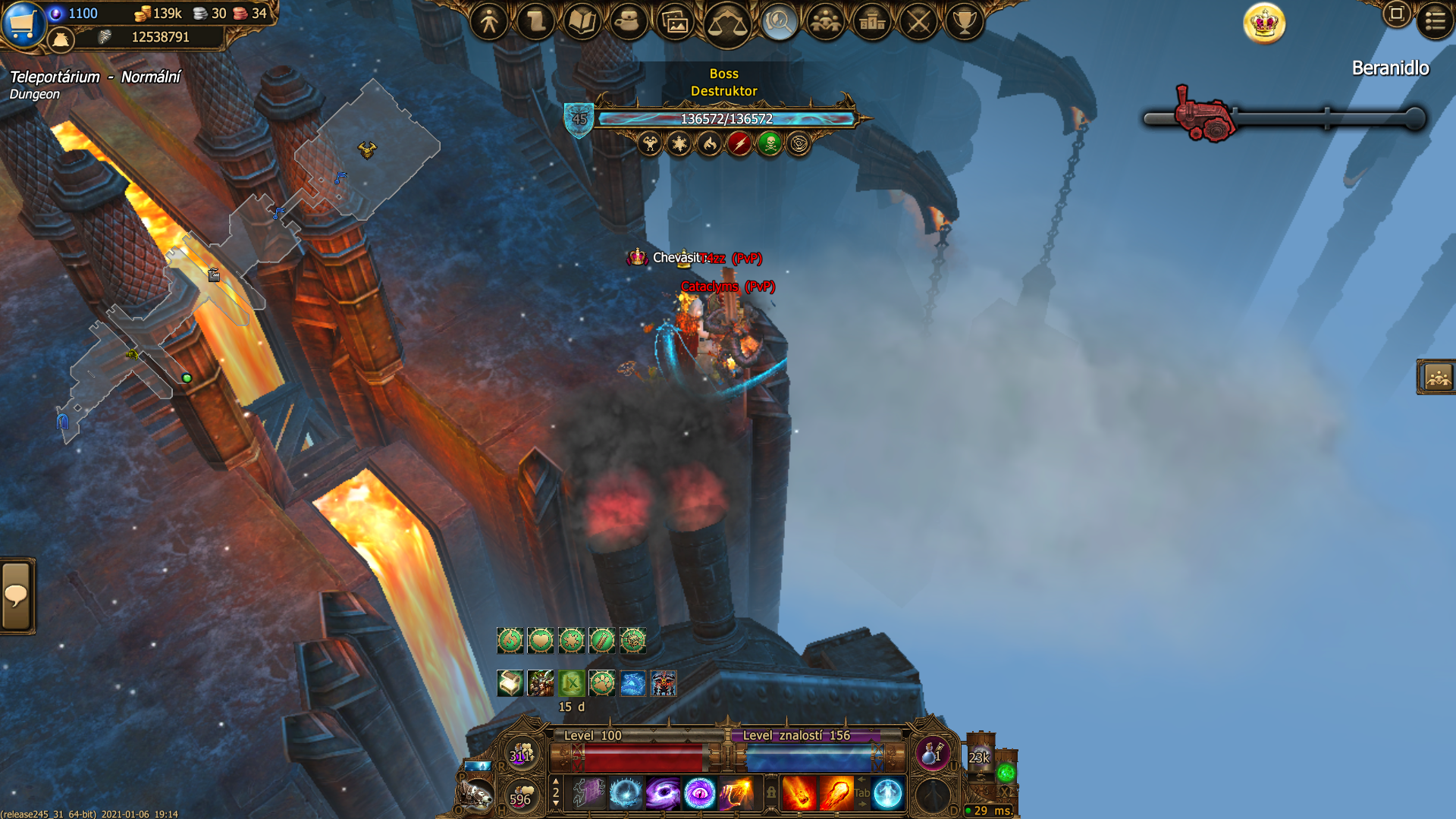Open the crossed swords PvP menu
This screenshot has height=819, width=1456.
pyautogui.click(x=918, y=22)
